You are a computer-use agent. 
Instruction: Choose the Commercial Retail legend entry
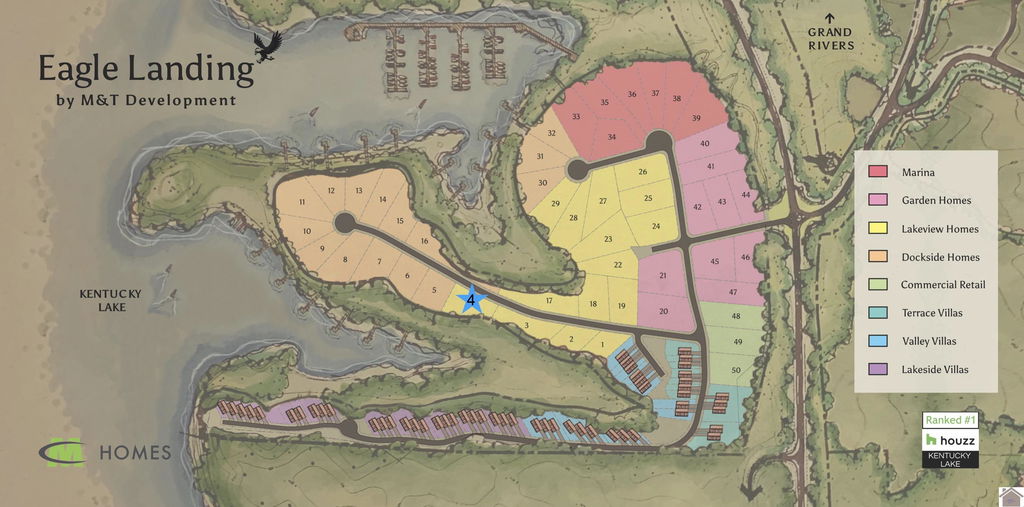coord(943,285)
